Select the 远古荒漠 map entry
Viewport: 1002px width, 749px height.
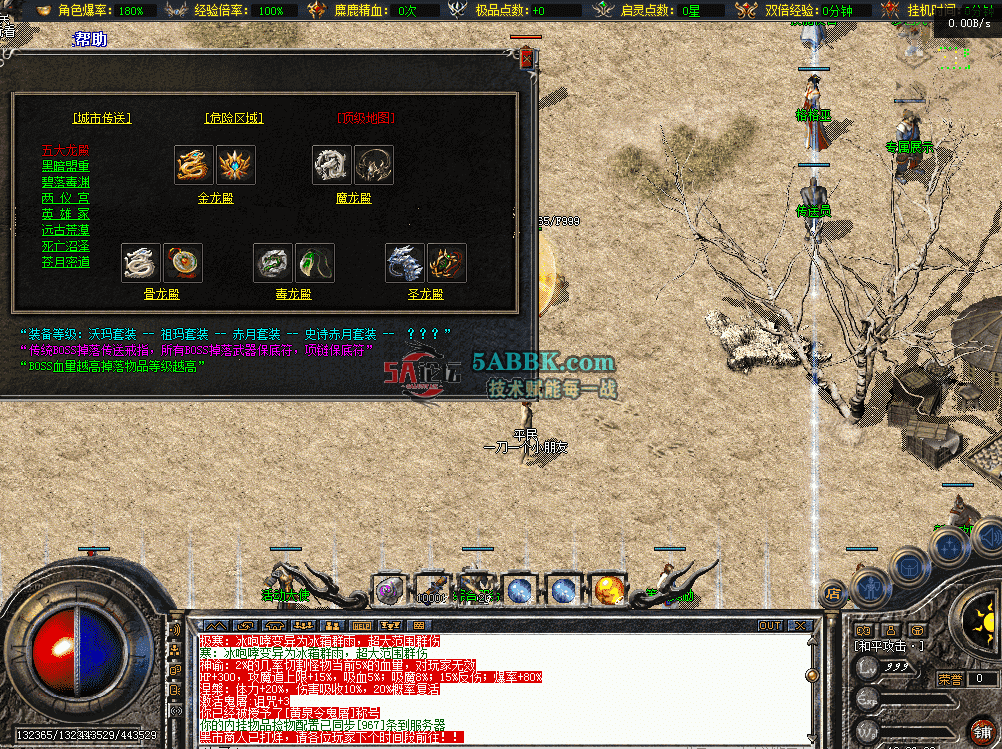(65, 230)
